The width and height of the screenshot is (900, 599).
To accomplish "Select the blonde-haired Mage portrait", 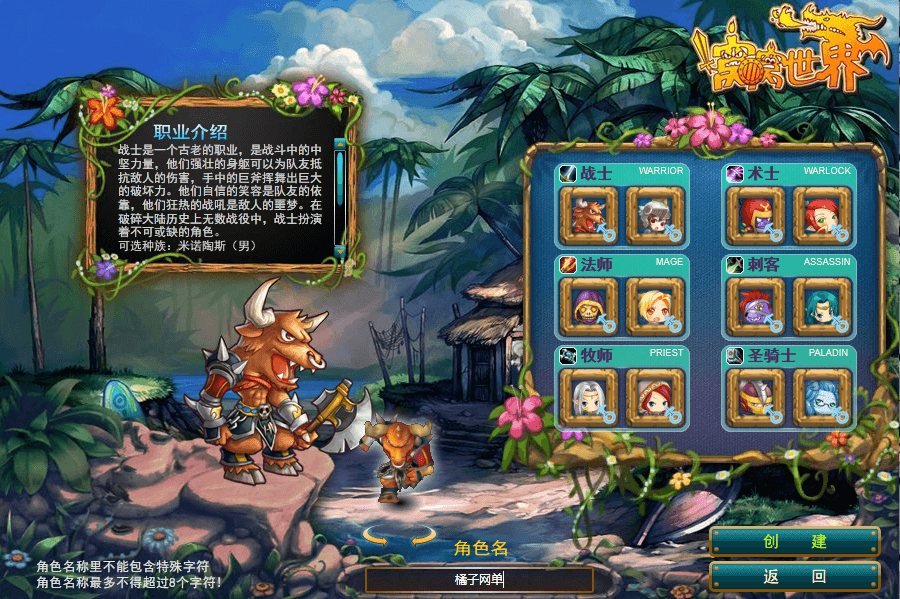I will click(654, 306).
